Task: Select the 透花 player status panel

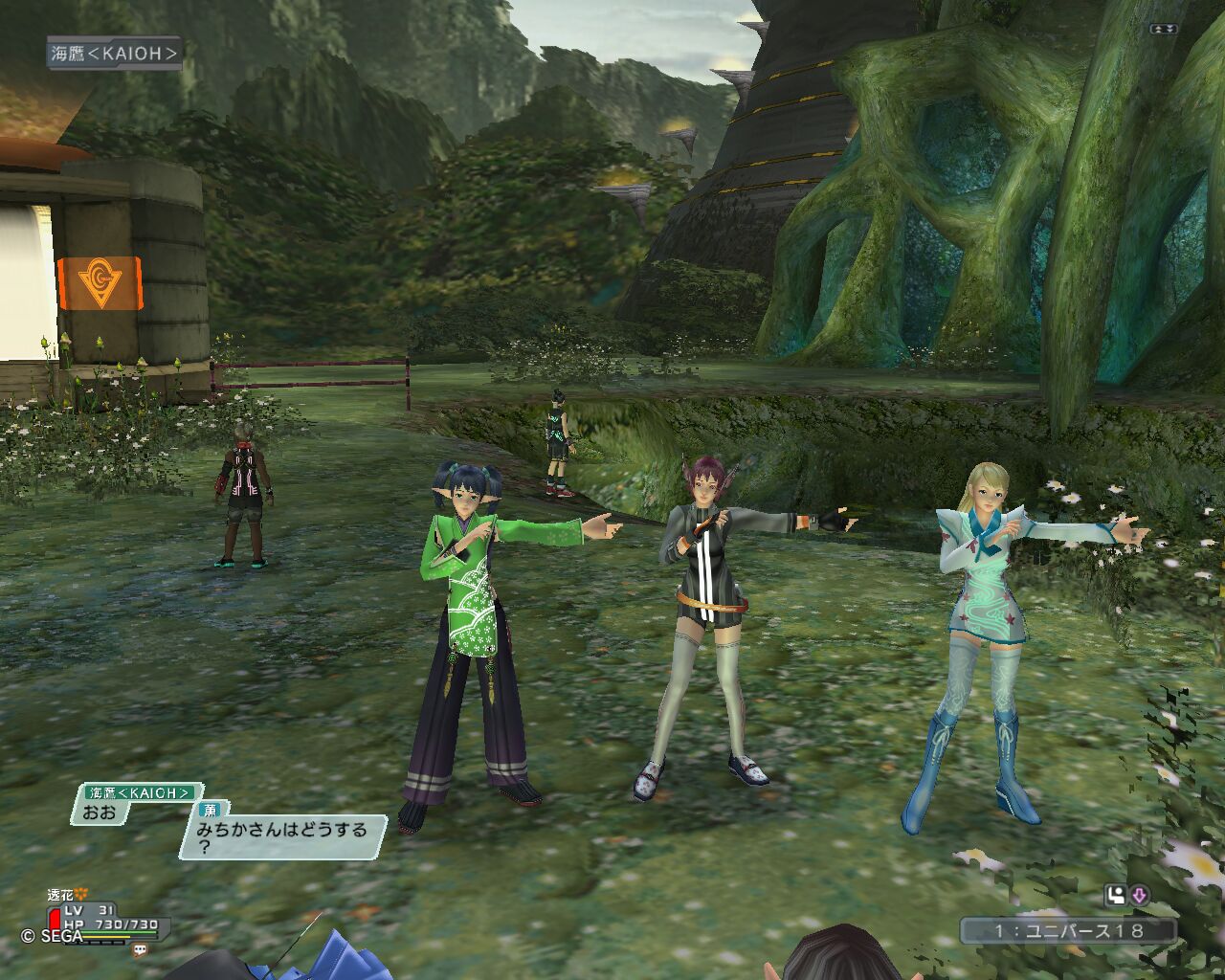Action: (105, 921)
